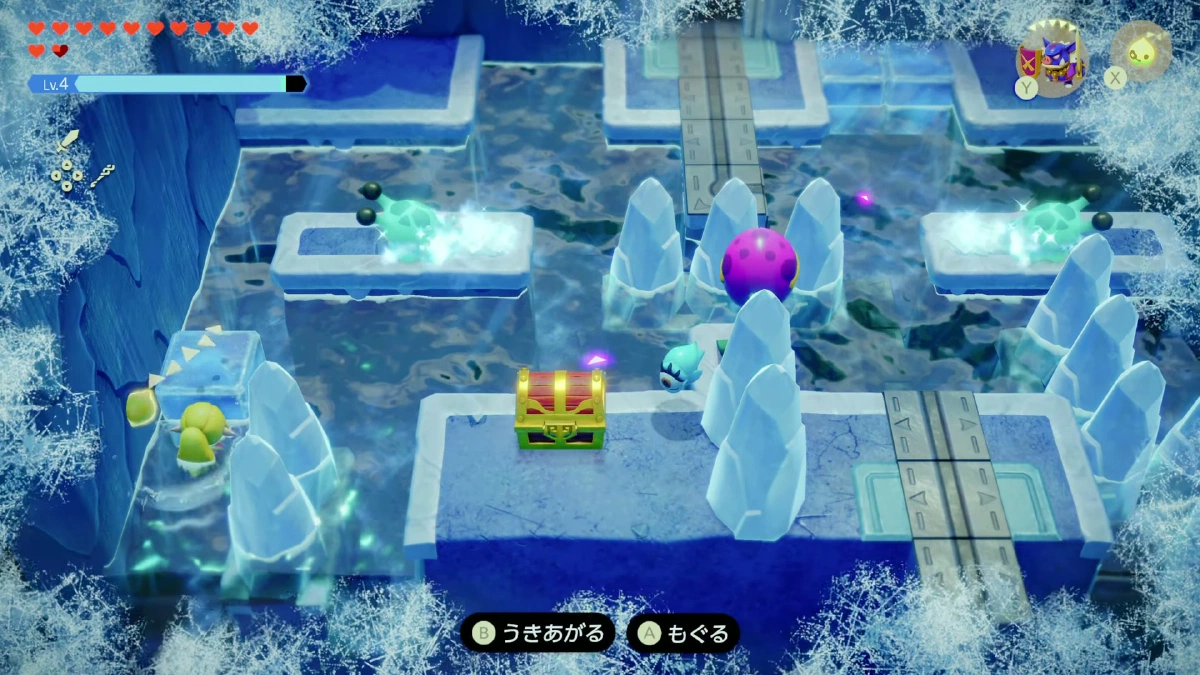Image resolution: width=1200 pixels, height=675 pixels.
Task: Select the Tri Rod staff icon
Action: pos(102,177)
